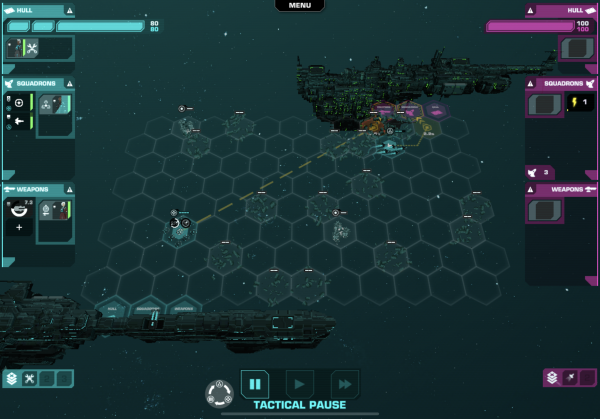Select the player's hull repair crew card

click(x=22, y=48)
